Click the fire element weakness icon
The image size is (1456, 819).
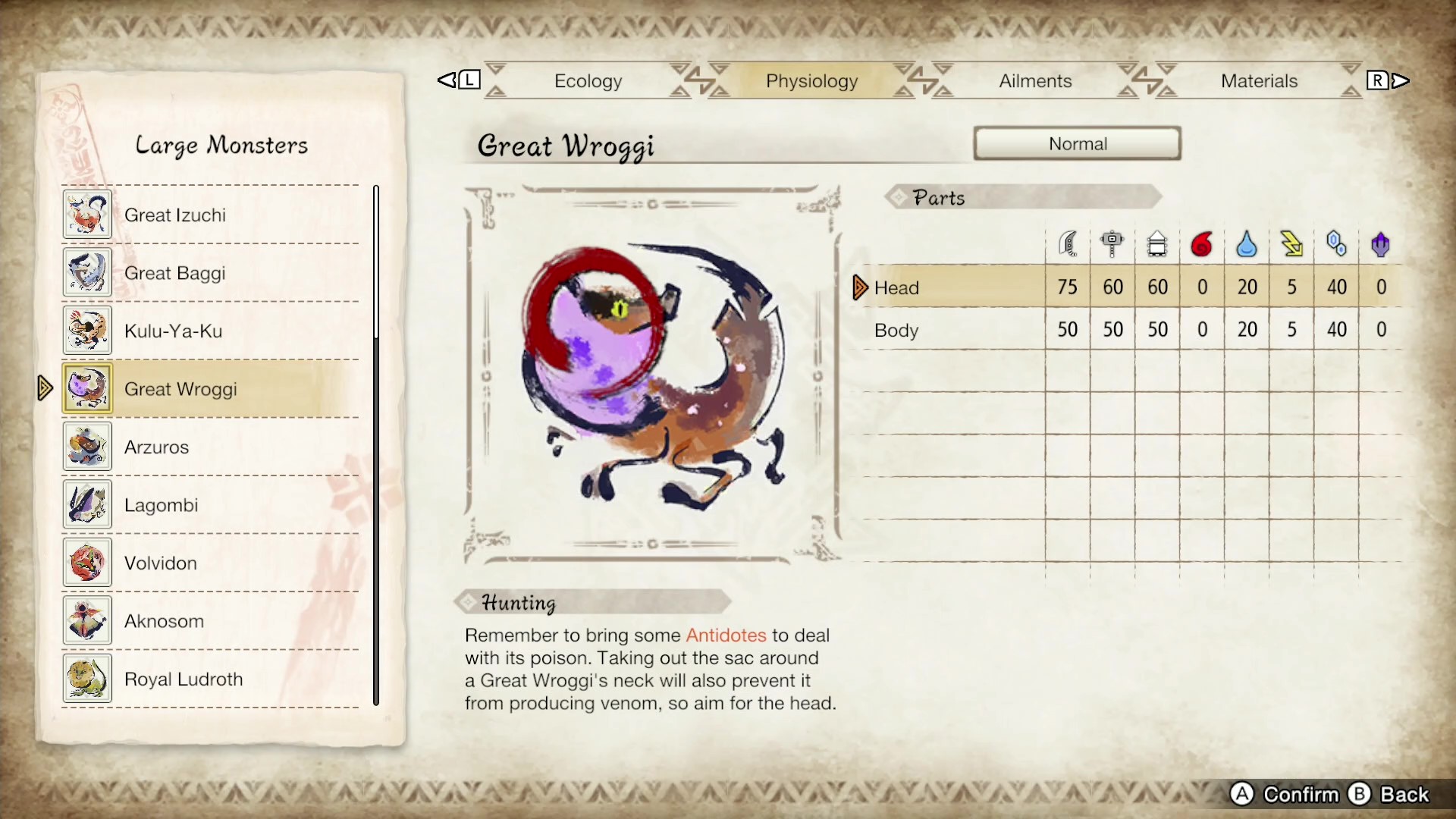1201,243
